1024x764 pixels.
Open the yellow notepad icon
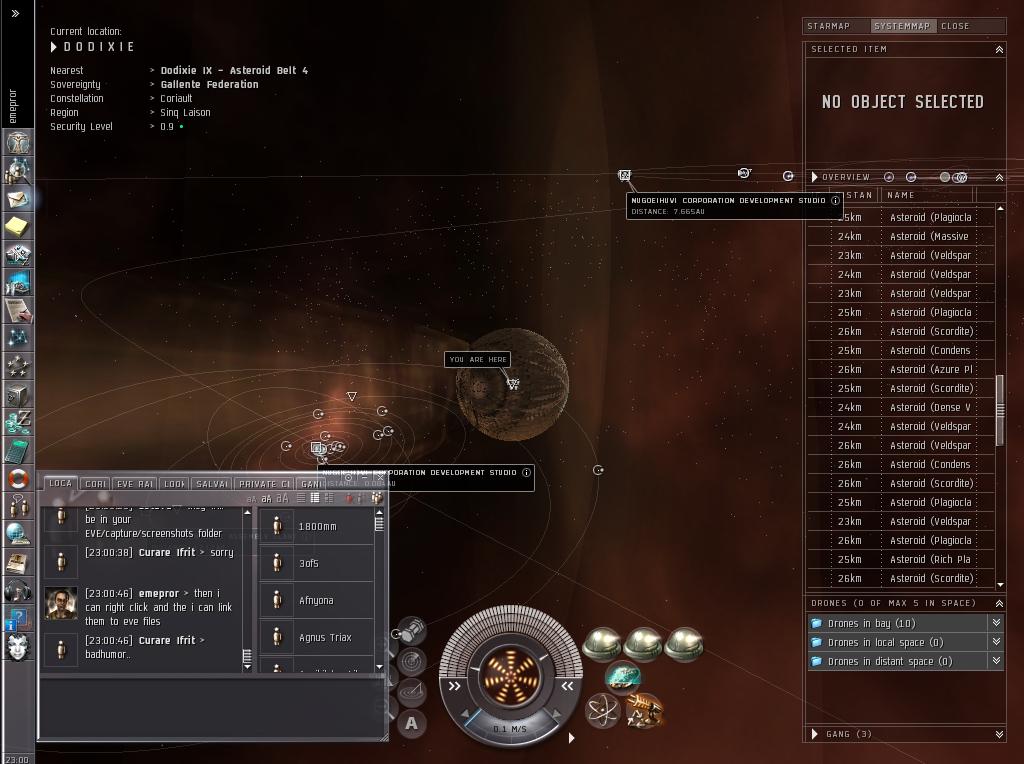[x=18, y=227]
